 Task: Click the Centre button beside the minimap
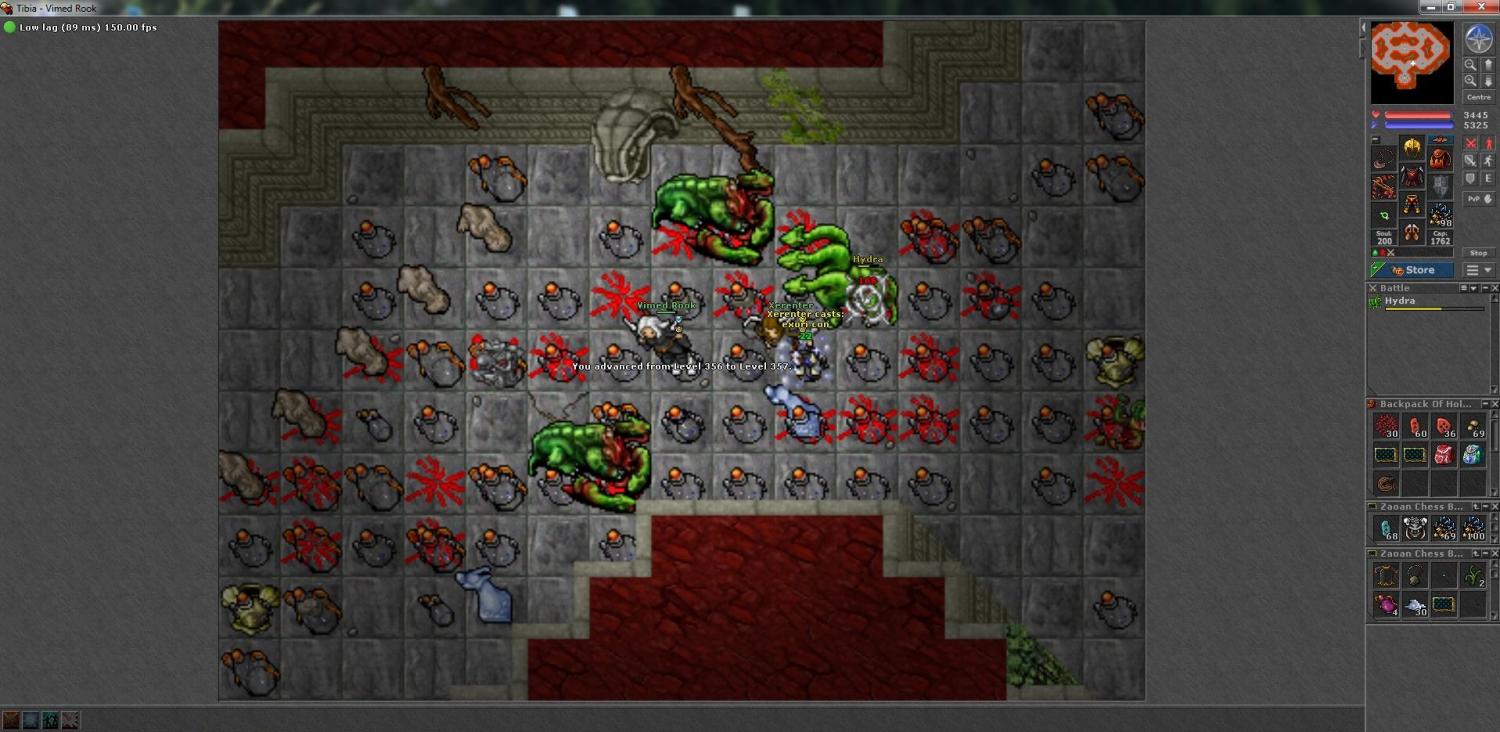(1478, 97)
